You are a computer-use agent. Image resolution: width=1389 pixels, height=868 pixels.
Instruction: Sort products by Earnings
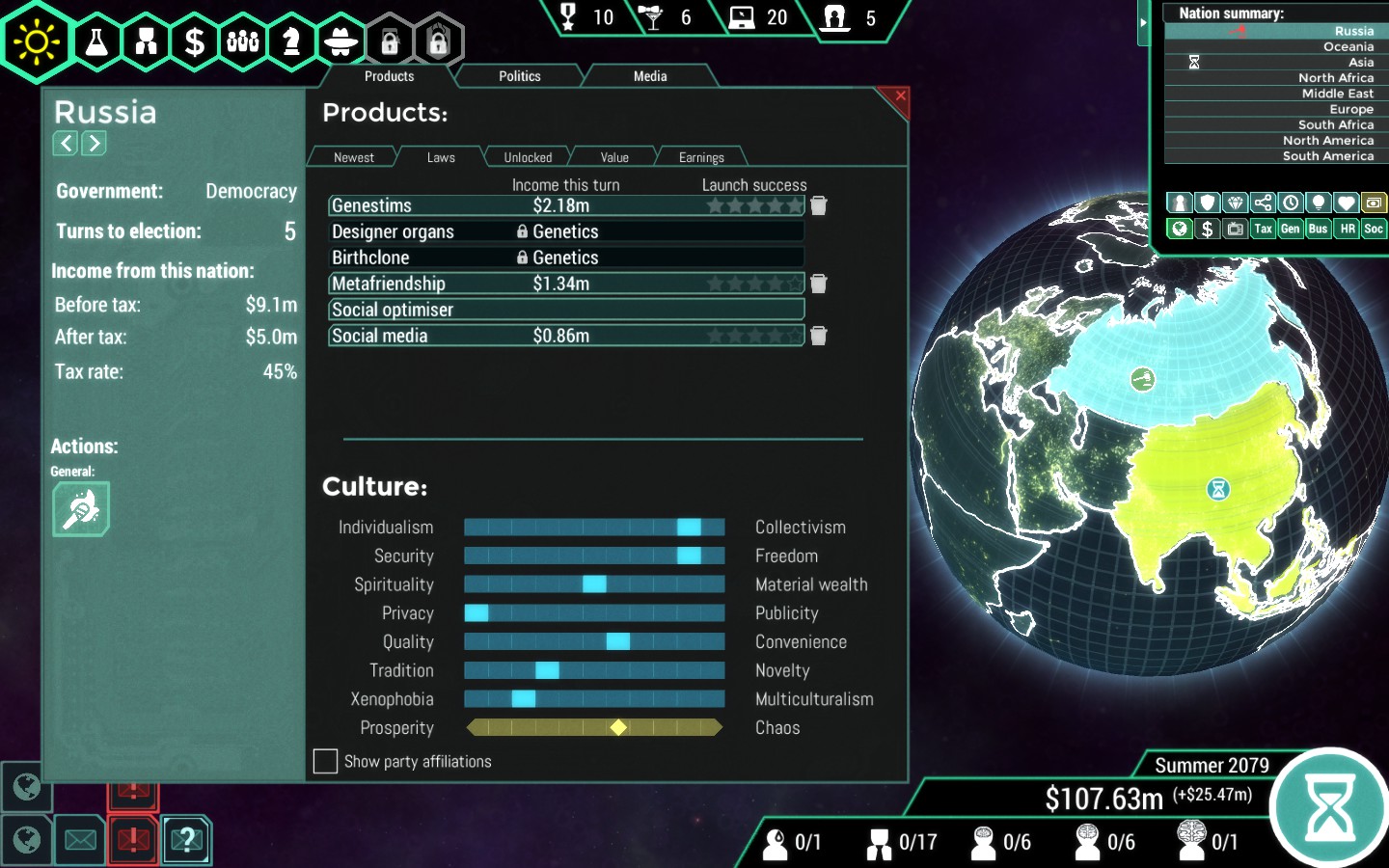[x=700, y=157]
